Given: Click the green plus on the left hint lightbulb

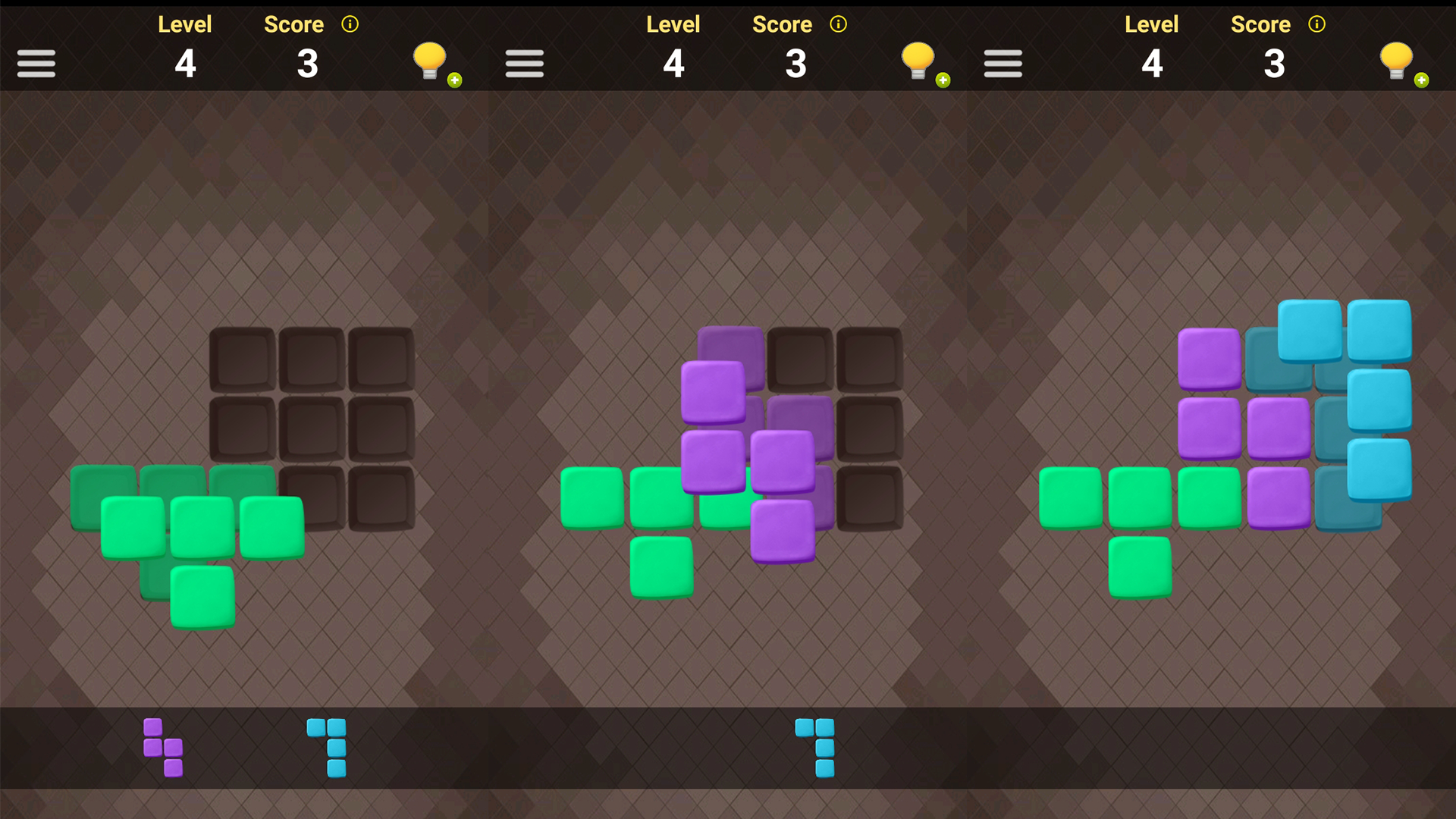Looking at the screenshot, I should click(453, 79).
